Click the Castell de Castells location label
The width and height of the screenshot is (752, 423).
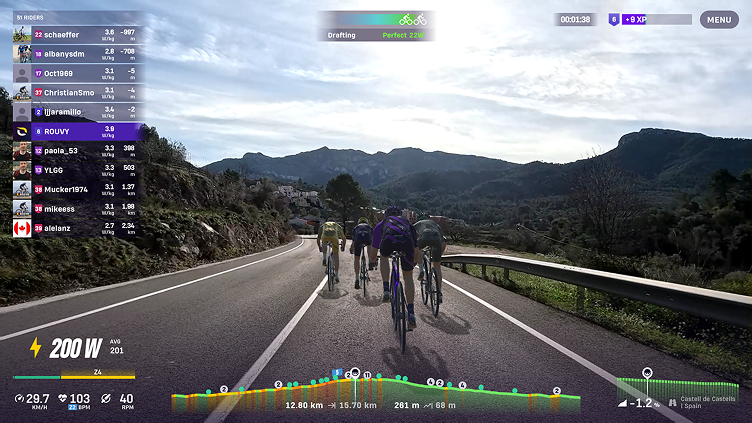707,401
